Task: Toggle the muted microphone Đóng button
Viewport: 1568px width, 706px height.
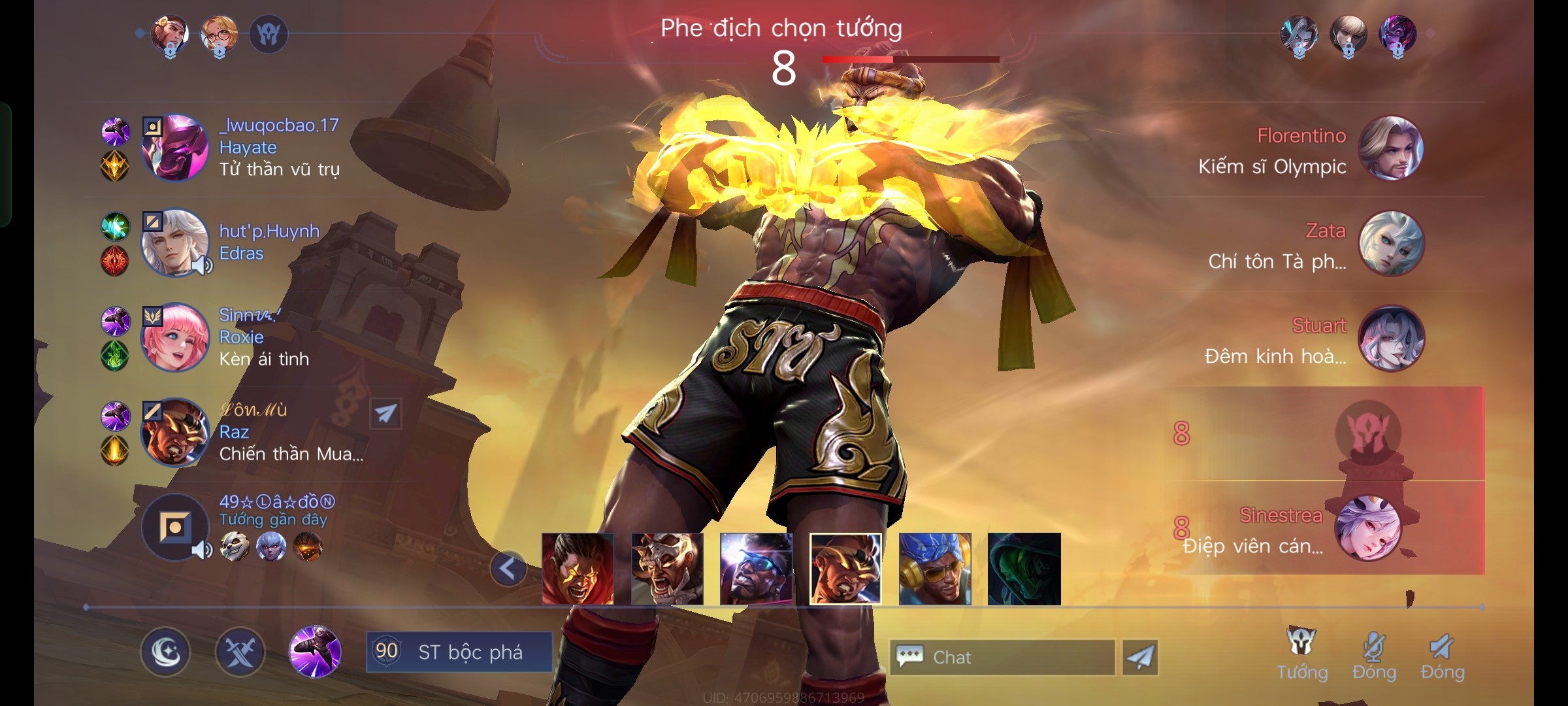Action: [x=1374, y=654]
